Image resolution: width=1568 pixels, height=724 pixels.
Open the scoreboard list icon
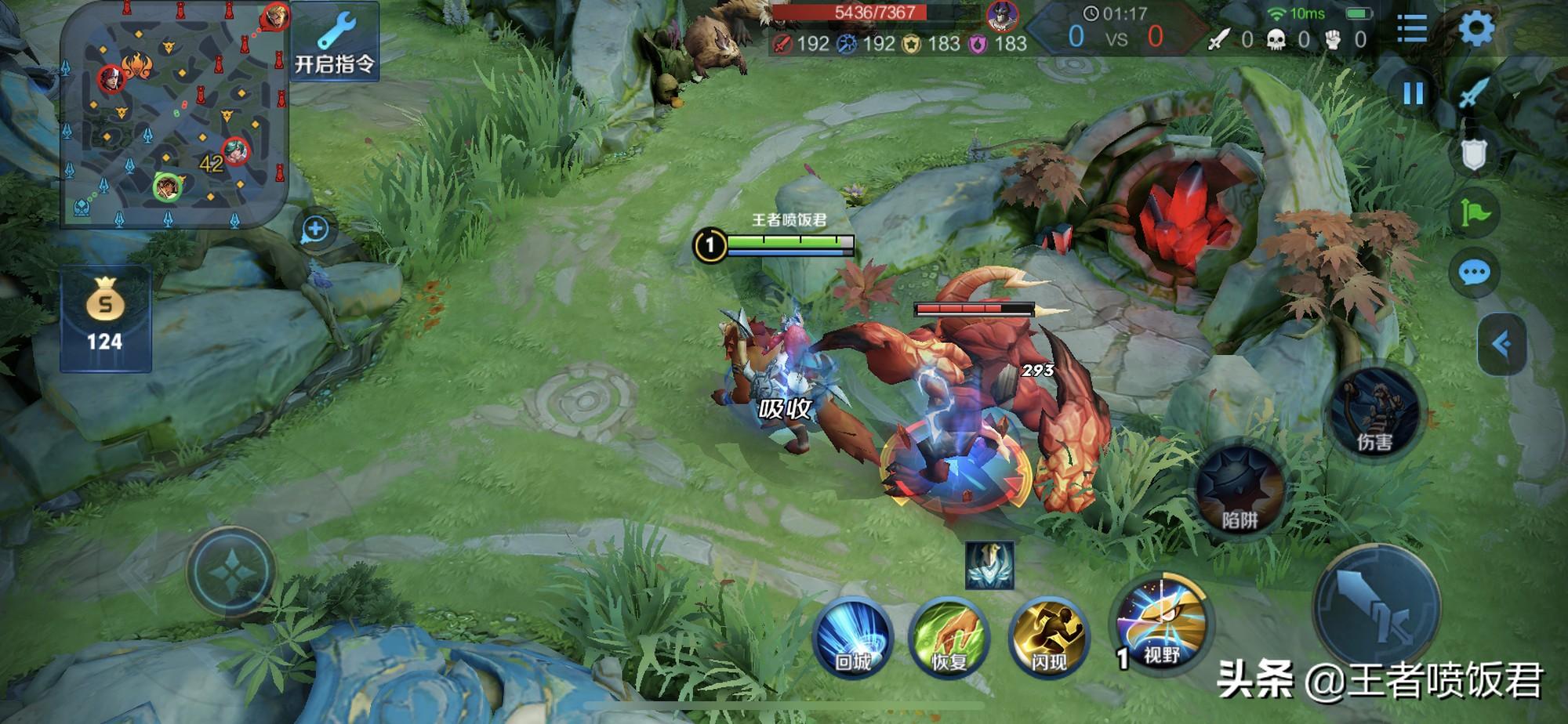click(x=1411, y=30)
